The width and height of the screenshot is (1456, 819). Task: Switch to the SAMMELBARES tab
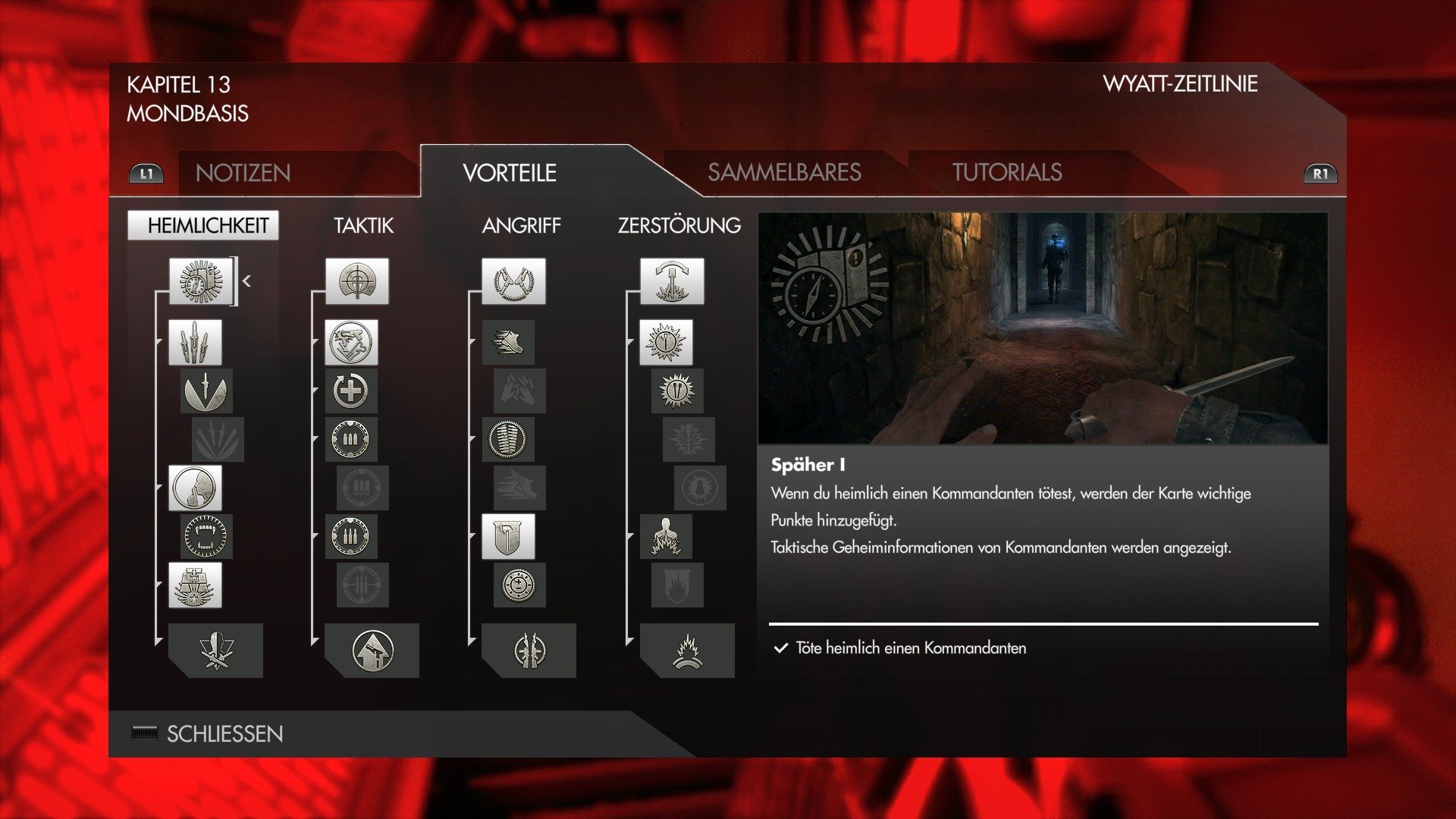tap(785, 172)
